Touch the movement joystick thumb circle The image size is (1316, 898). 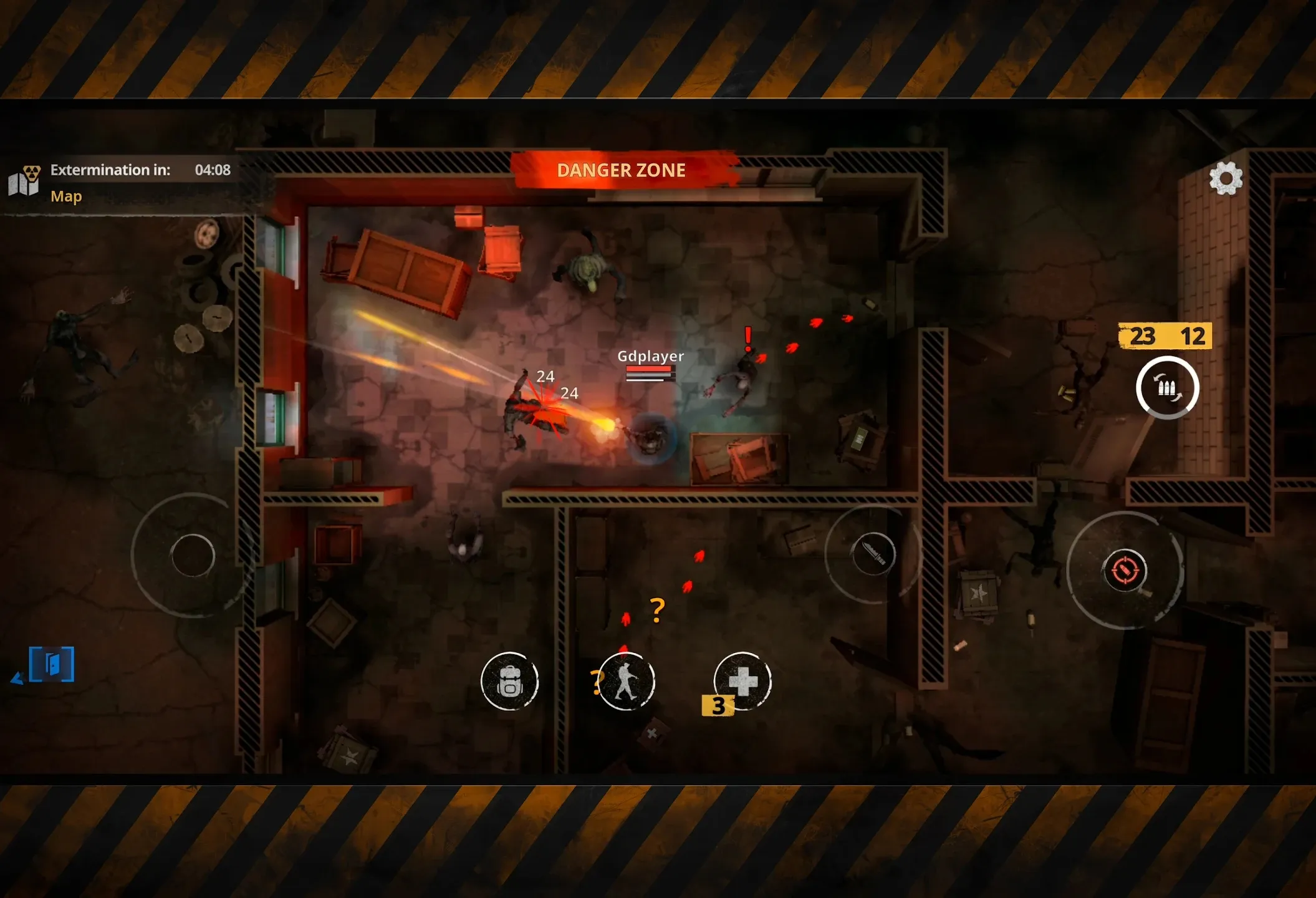point(193,555)
